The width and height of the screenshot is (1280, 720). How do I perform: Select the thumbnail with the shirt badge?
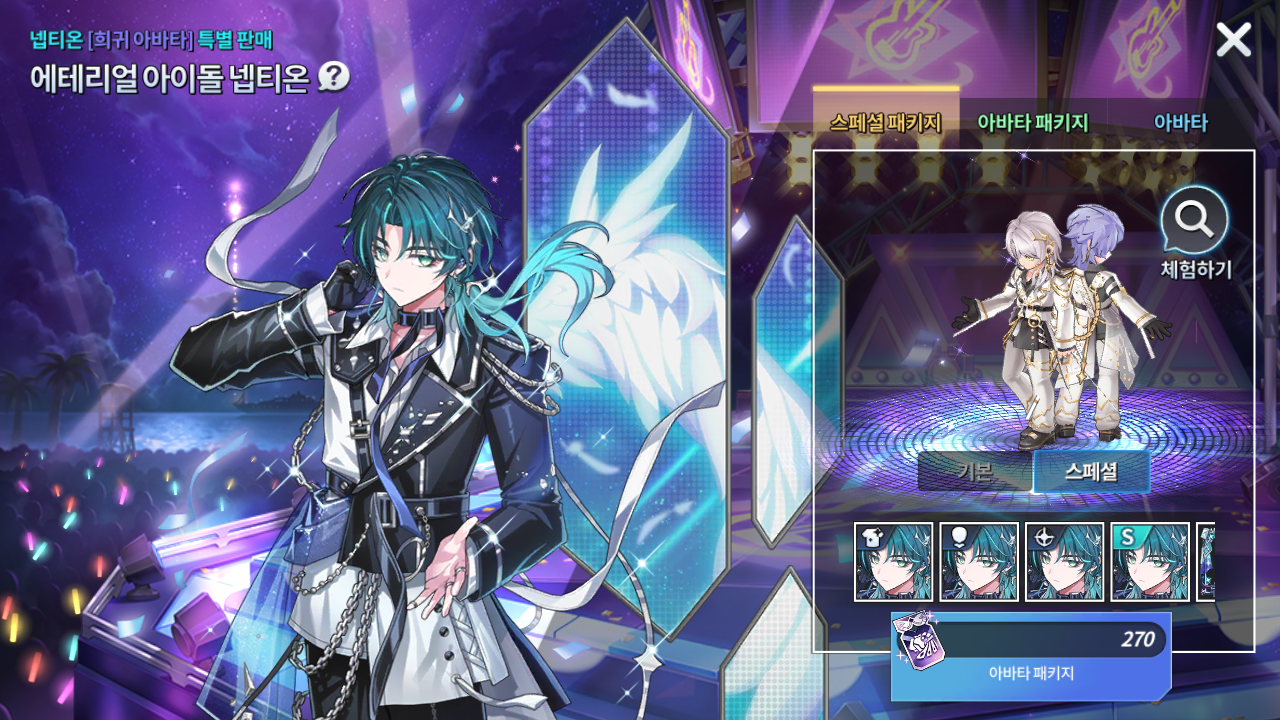coord(894,562)
